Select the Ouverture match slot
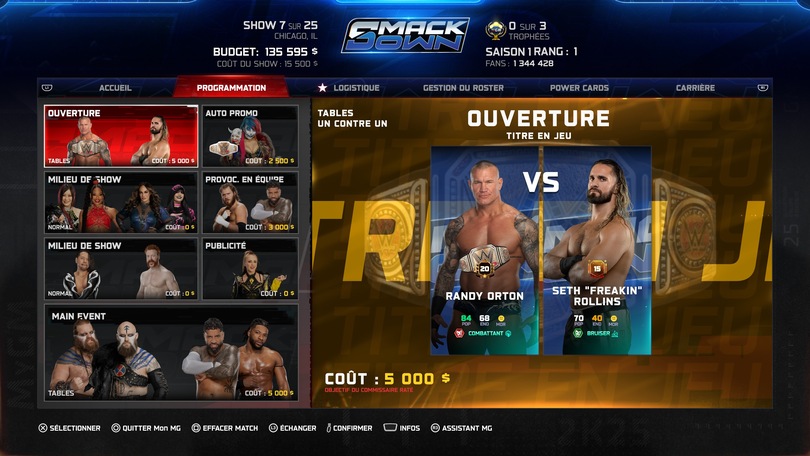810x456 pixels. click(x=122, y=136)
